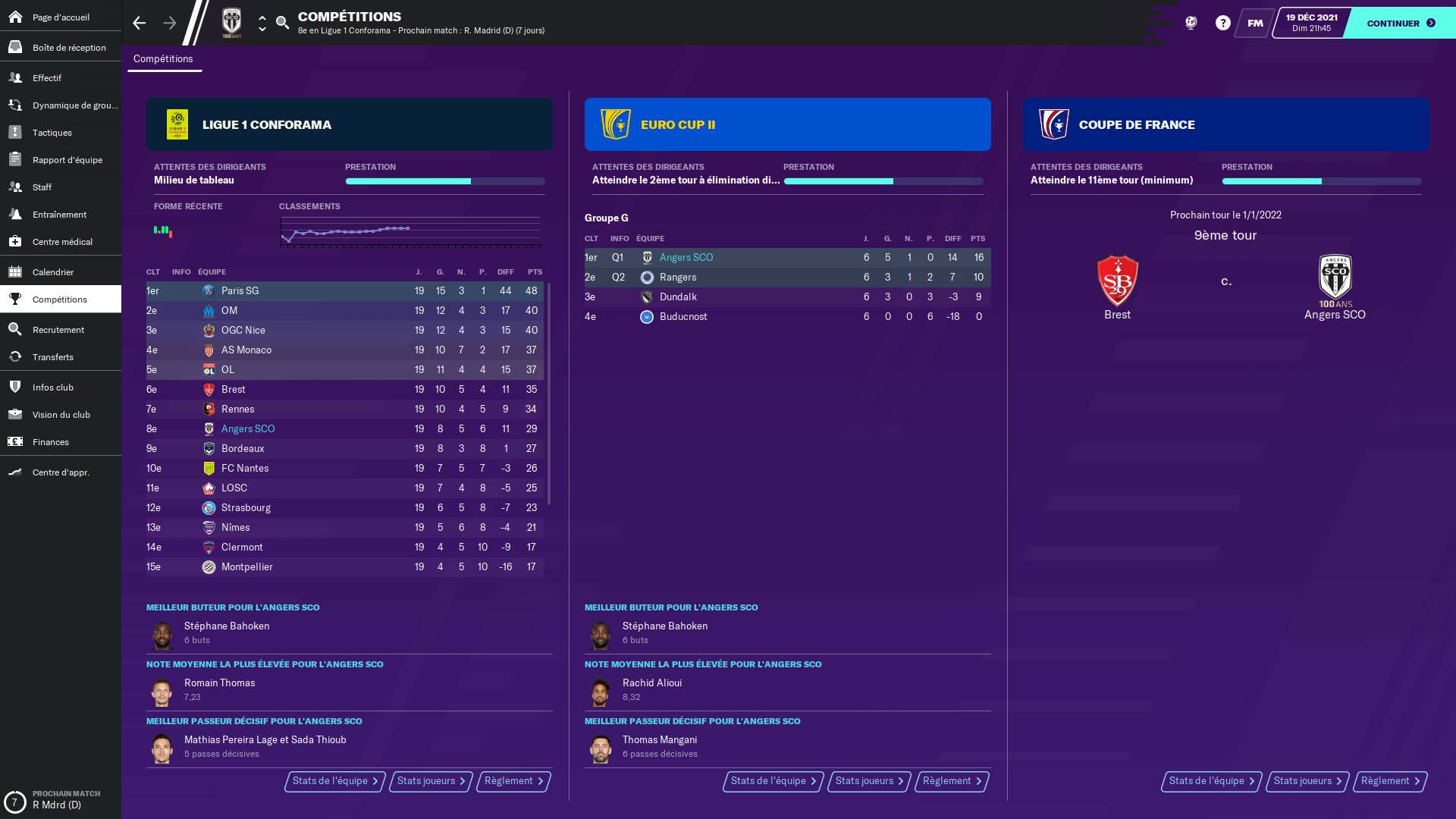The image size is (1456, 819).
Task: Open the Tactiques menu
Action: pyautogui.click(x=52, y=133)
